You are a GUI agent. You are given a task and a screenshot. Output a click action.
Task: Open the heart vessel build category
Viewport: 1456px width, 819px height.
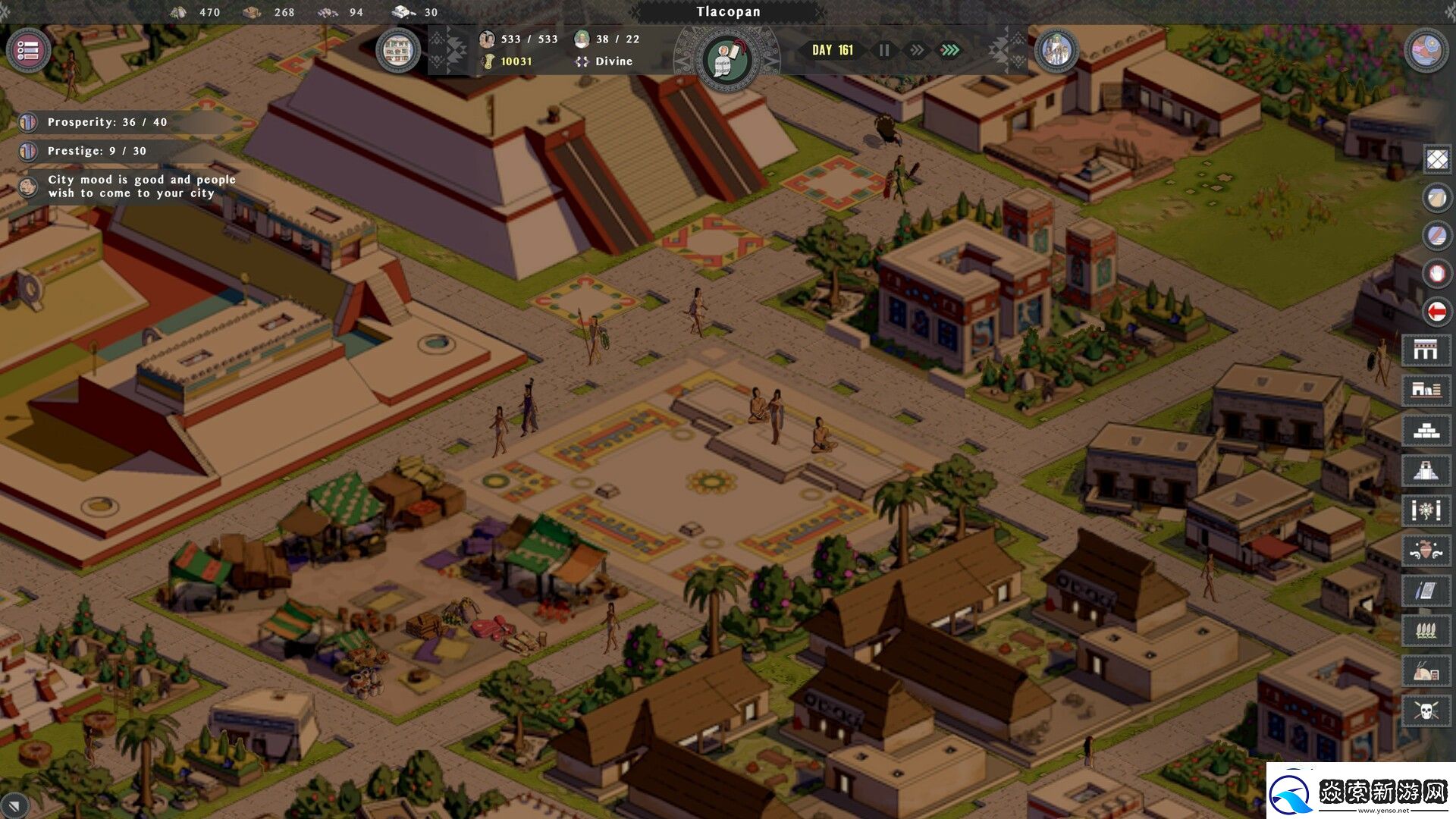pyautogui.click(x=1426, y=550)
